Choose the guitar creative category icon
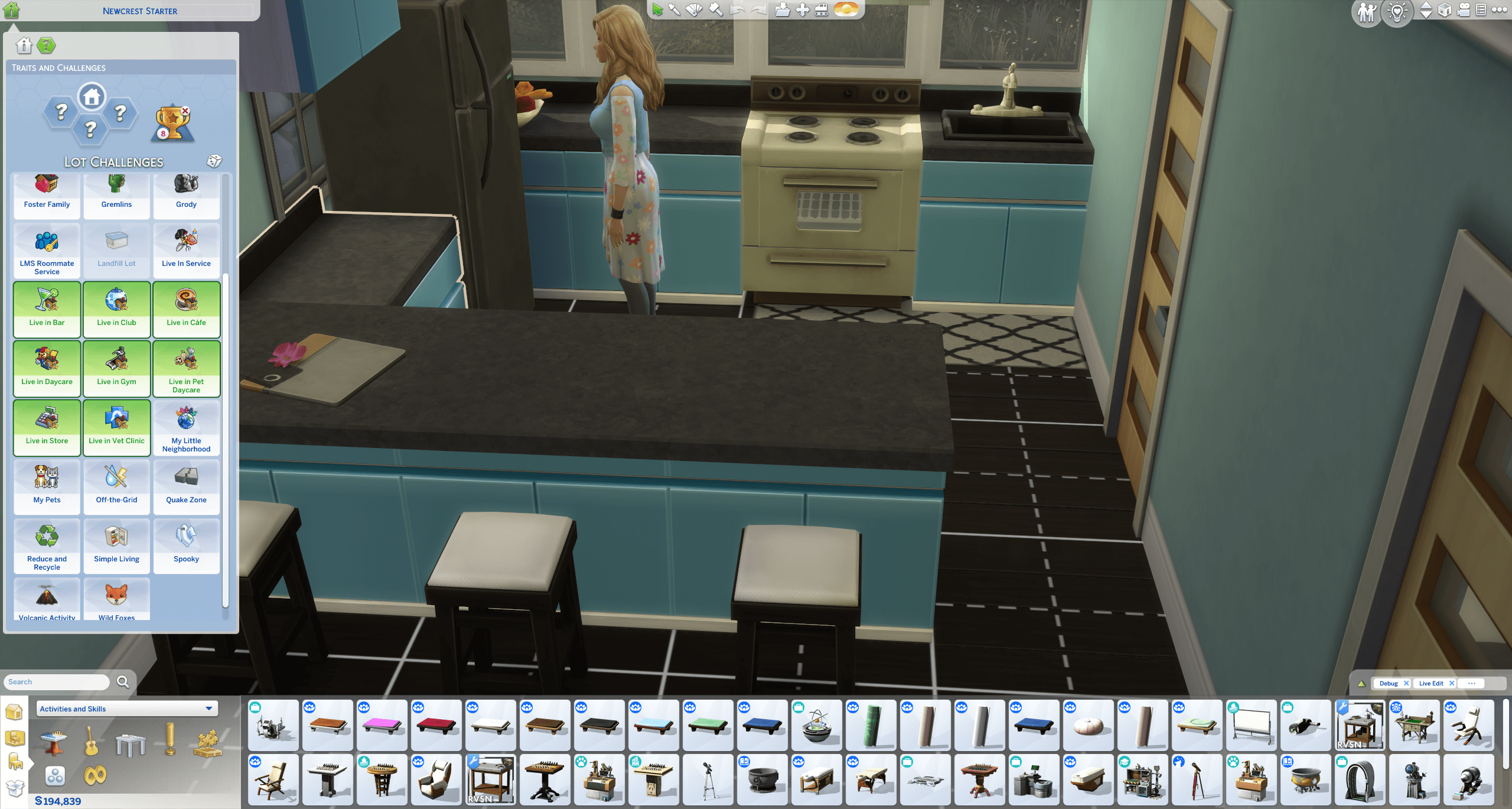 click(x=91, y=742)
